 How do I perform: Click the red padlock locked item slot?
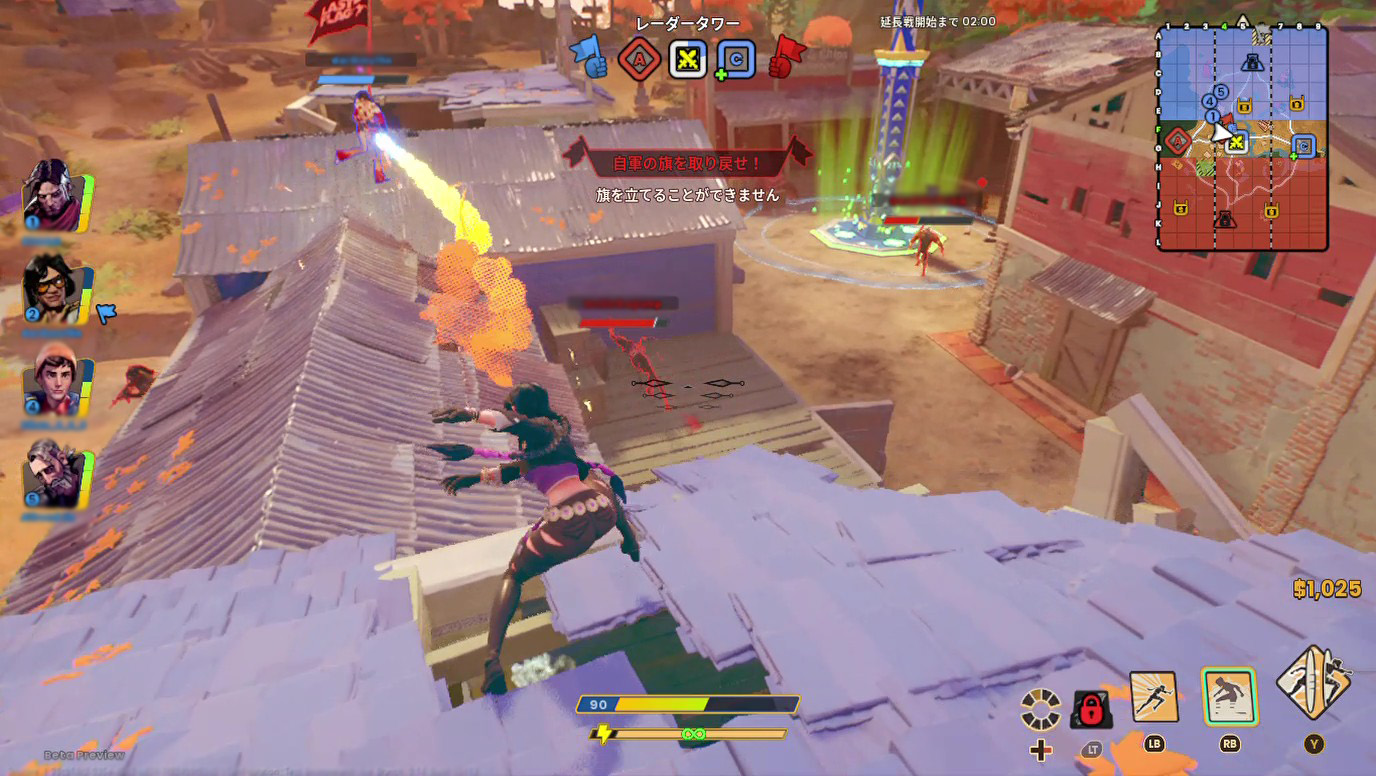click(1090, 709)
